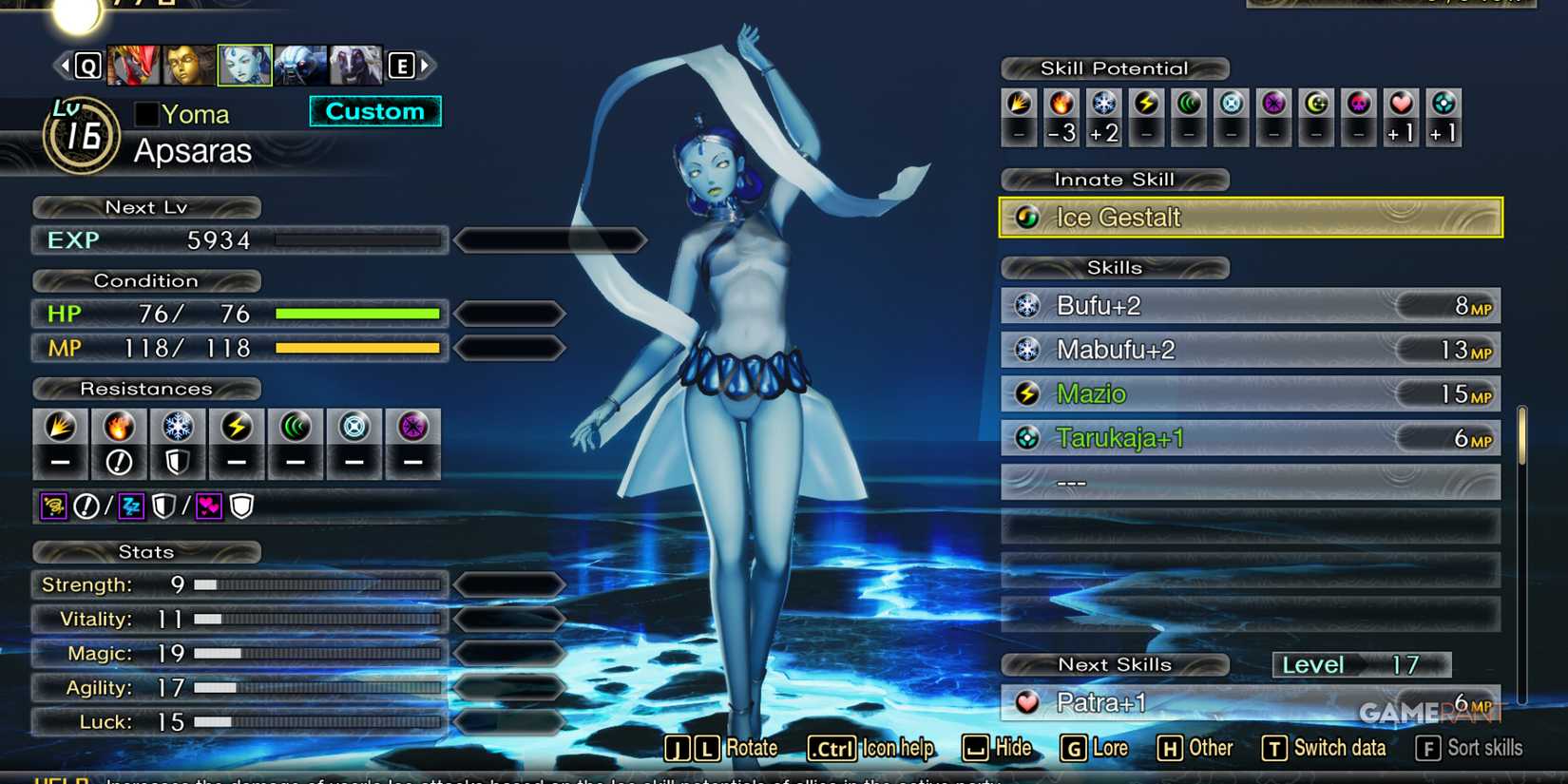Viewport: 1568px width, 784px height.
Task: Expand the Next Skills Level 17 panel
Action: pyautogui.click(x=1361, y=664)
